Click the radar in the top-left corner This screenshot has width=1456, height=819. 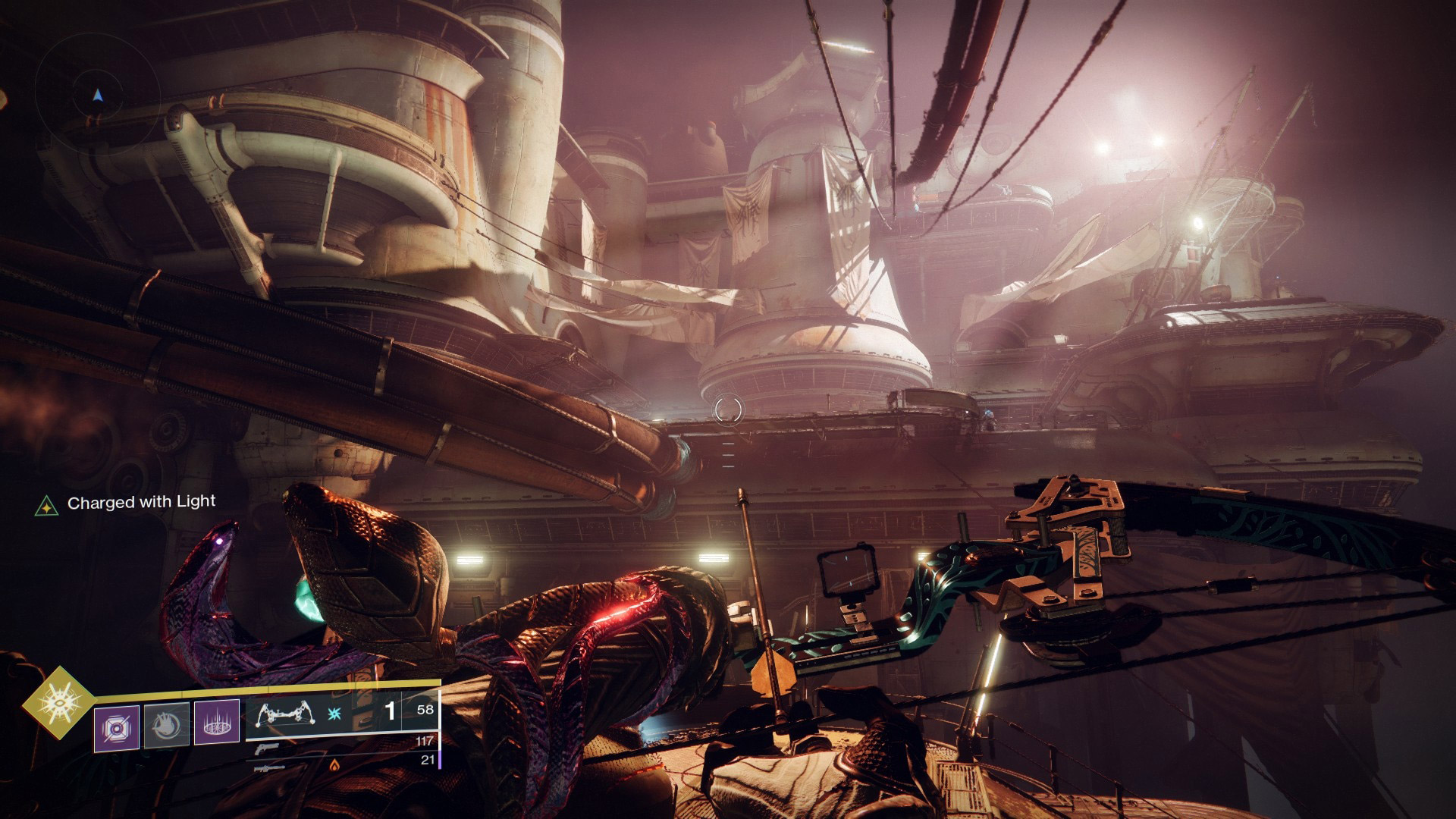coord(97,96)
